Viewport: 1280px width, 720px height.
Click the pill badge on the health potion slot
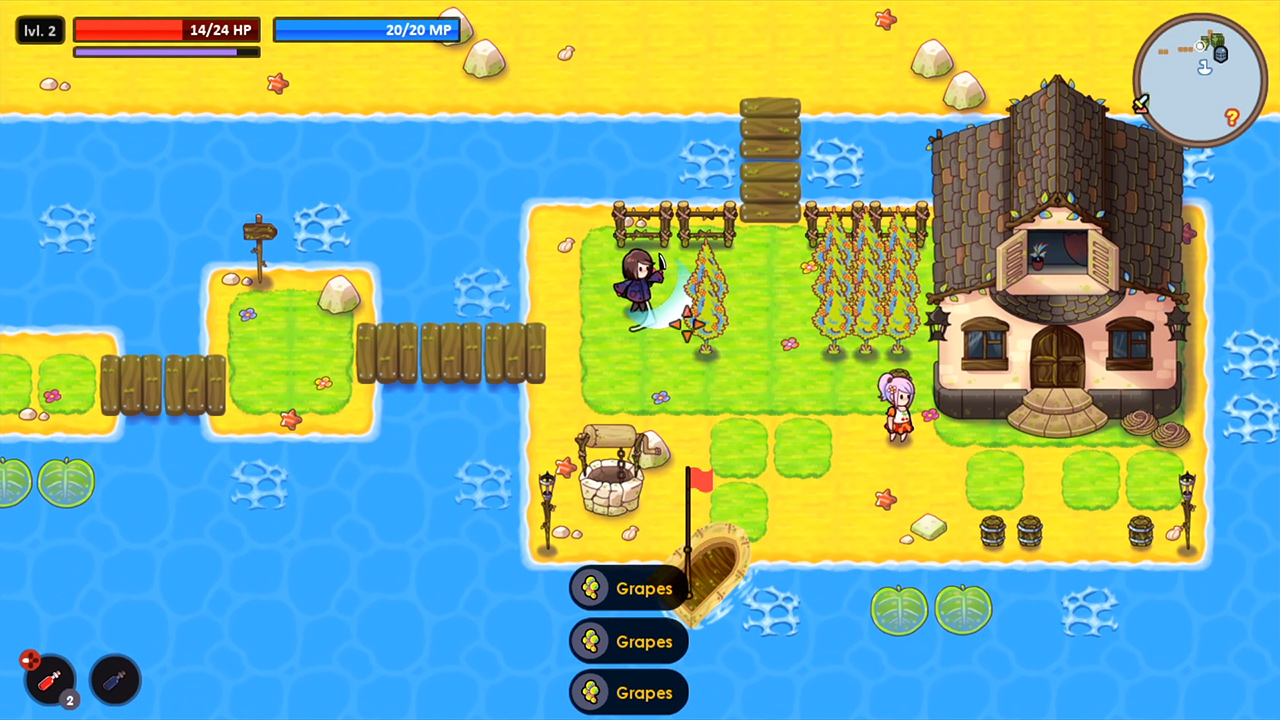point(30,660)
